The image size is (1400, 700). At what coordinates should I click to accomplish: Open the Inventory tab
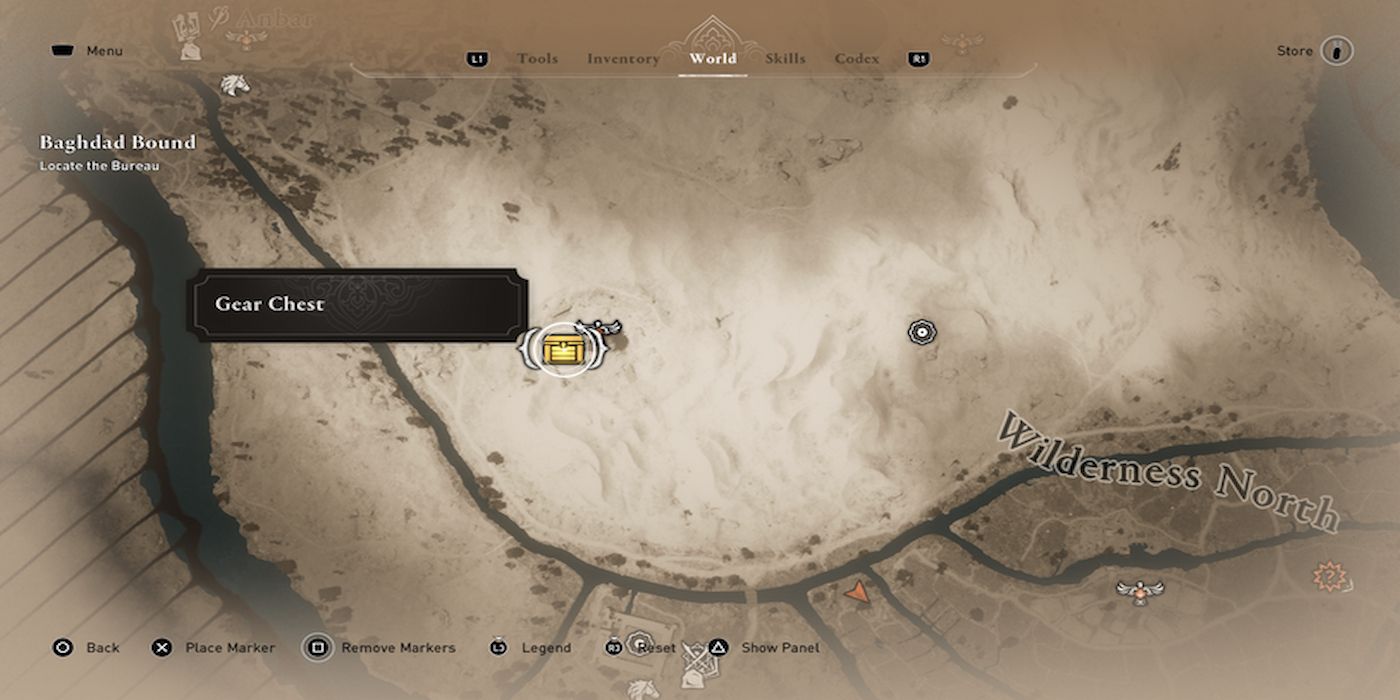pyautogui.click(x=623, y=59)
